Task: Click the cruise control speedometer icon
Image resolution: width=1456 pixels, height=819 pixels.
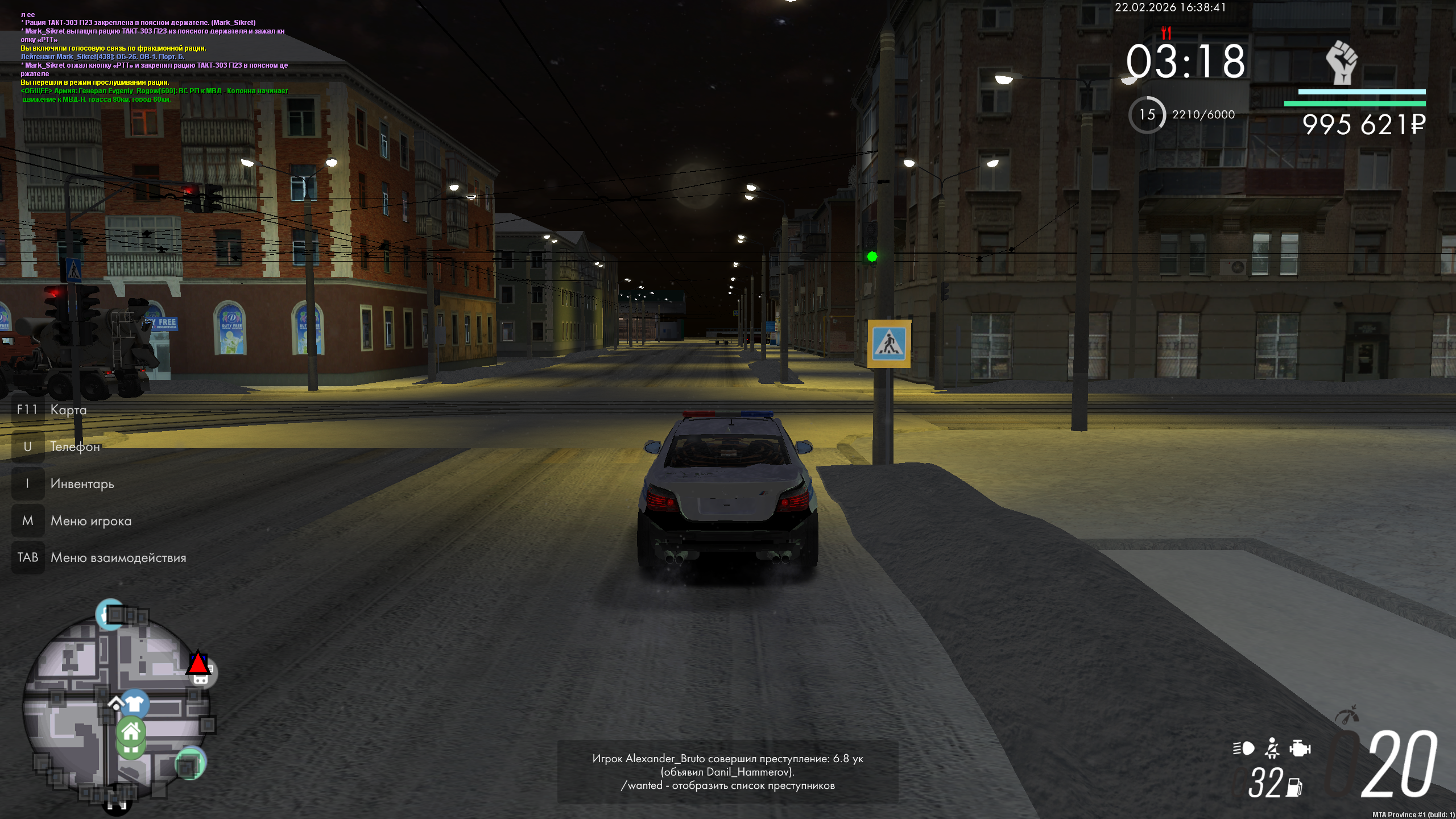Action: [x=1346, y=714]
